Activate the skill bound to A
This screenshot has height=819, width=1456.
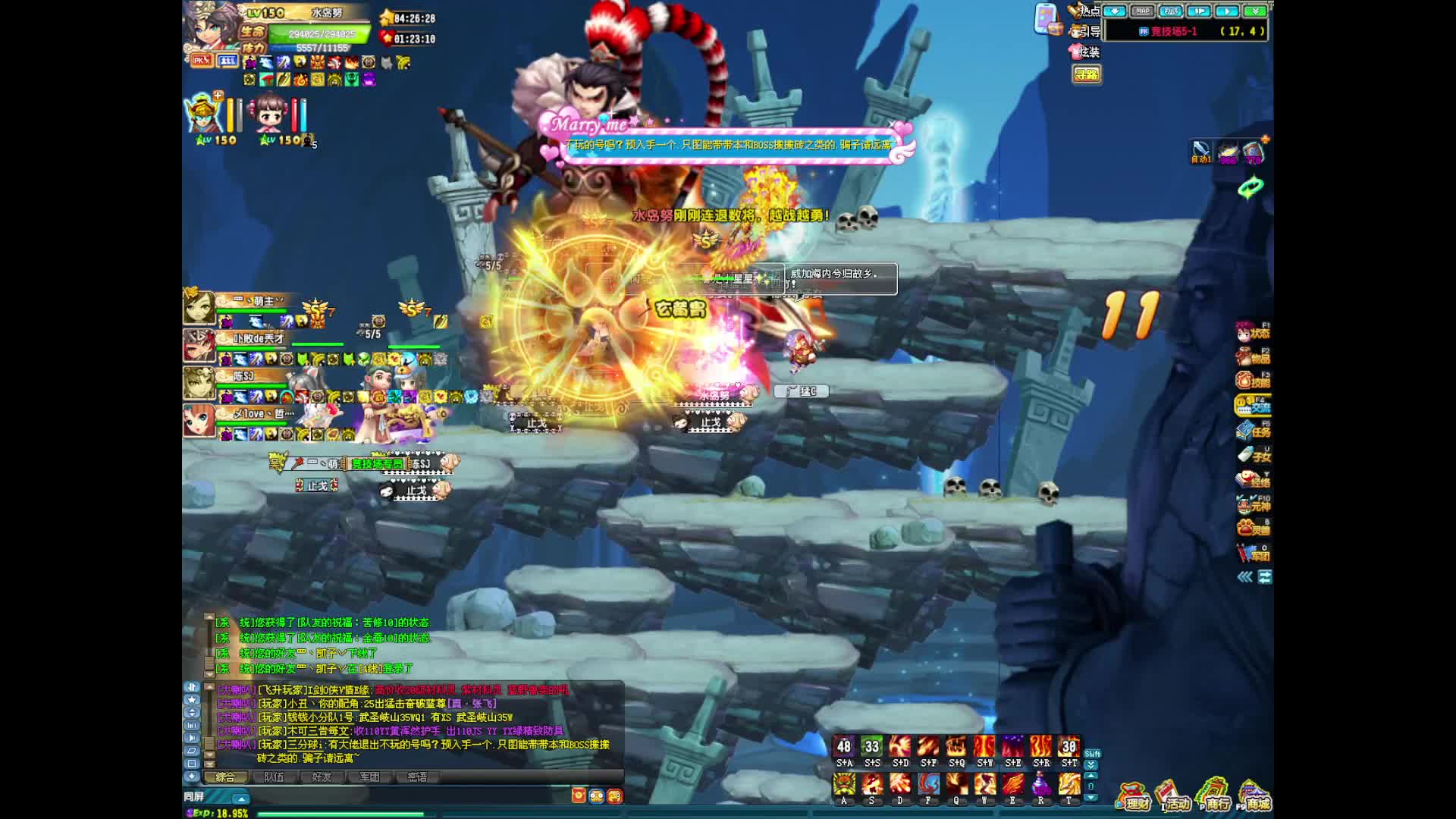(x=844, y=784)
